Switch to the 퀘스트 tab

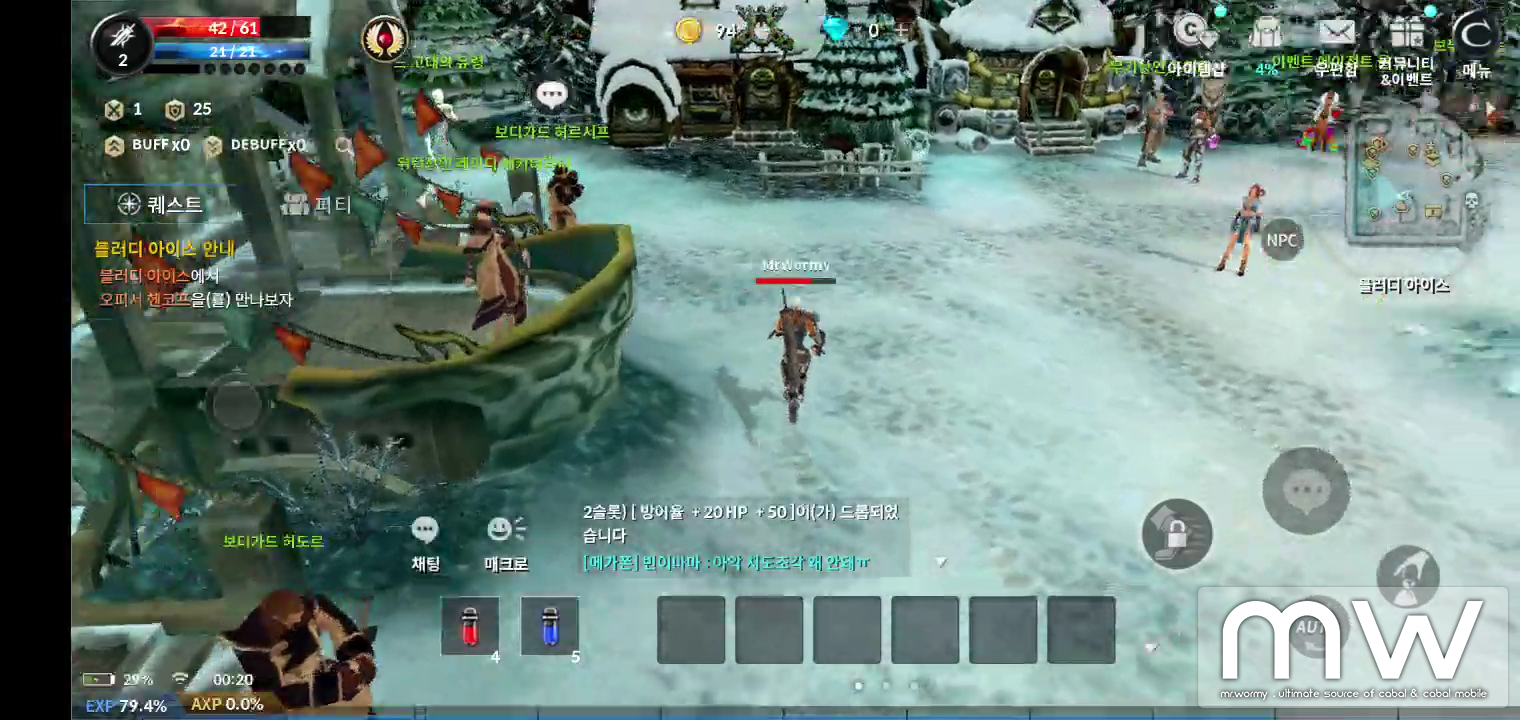coord(160,205)
